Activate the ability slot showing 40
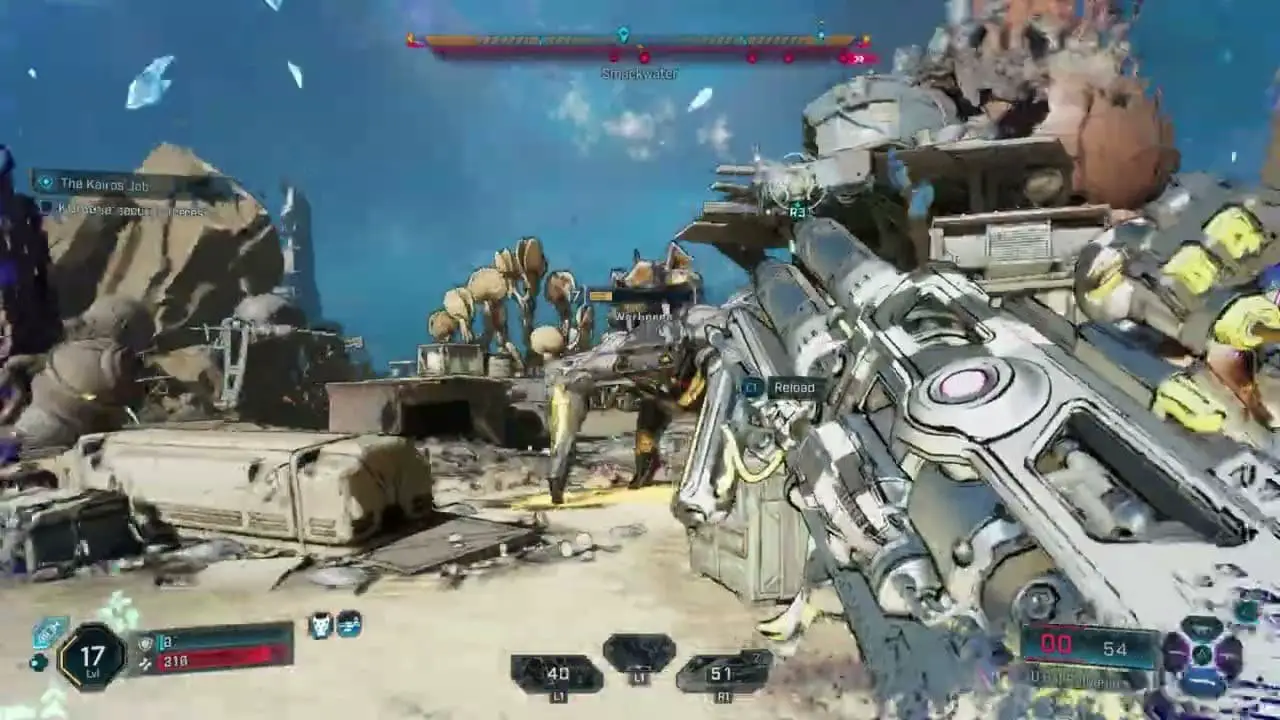 (x=556, y=674)
